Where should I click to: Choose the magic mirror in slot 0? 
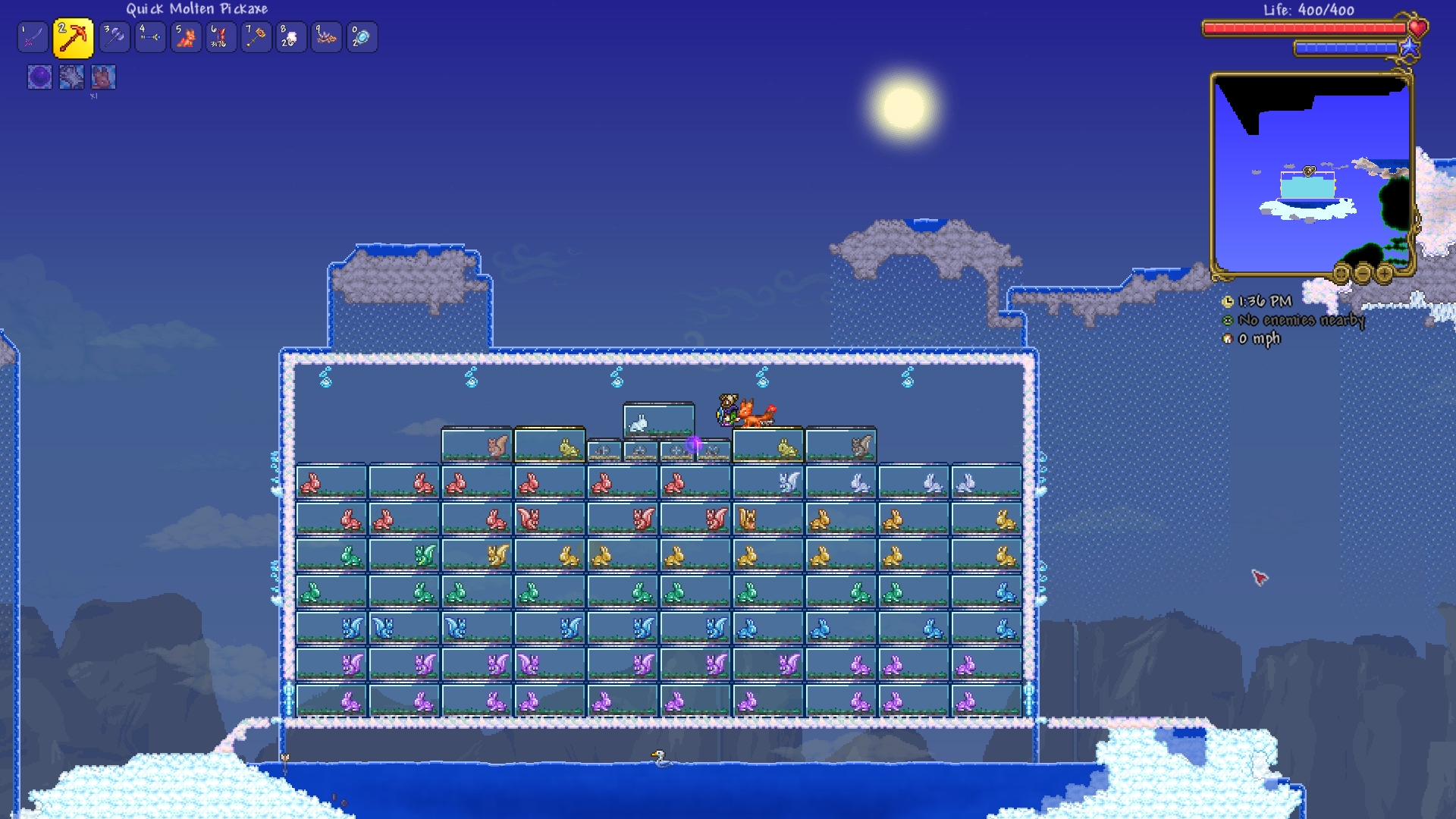pos(362,37)
